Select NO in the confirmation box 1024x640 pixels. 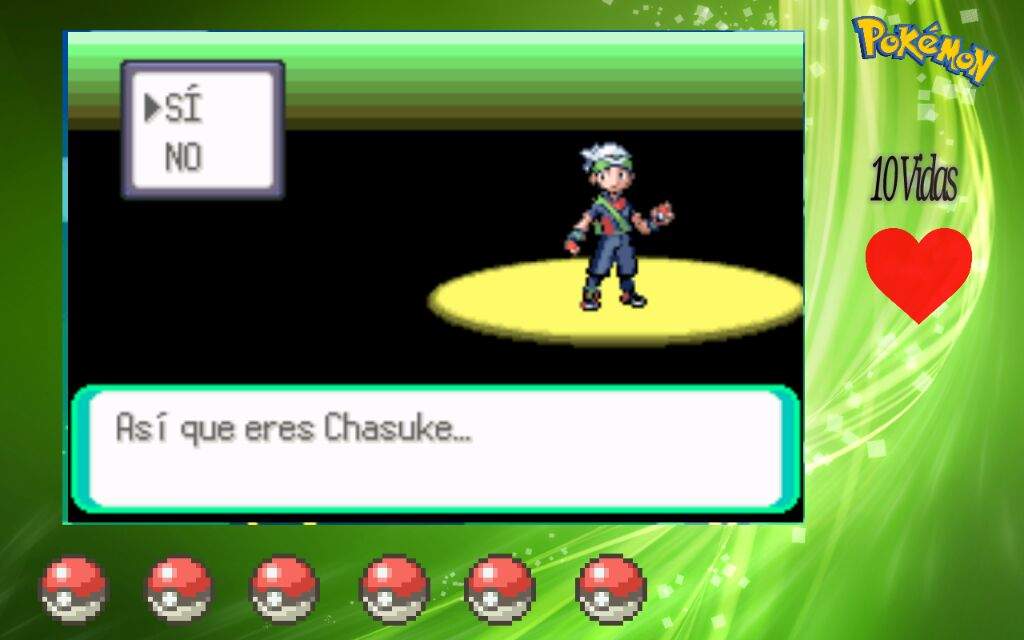point(183,157)
